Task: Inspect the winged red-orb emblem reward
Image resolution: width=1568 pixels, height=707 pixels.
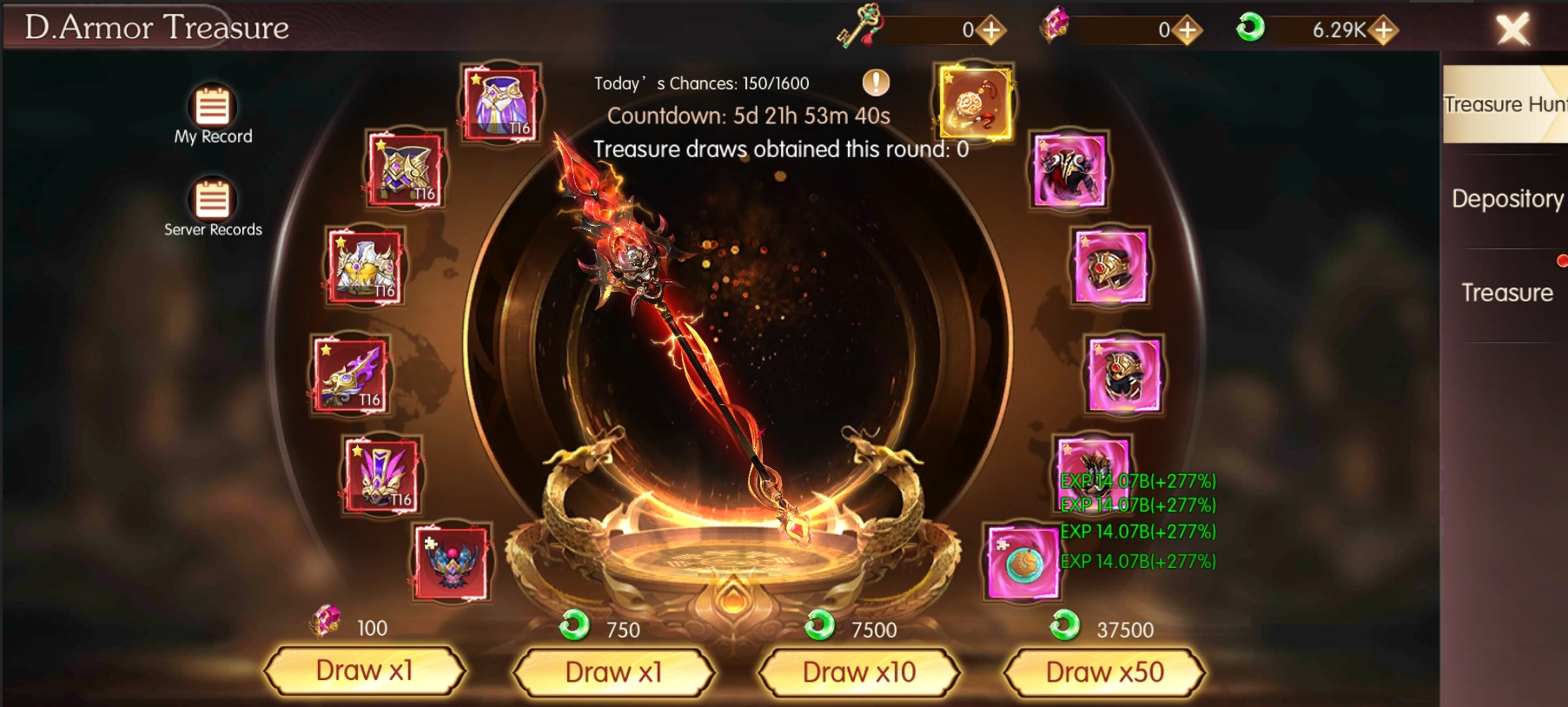Action: pyautogui.click(x=452, y=562)
